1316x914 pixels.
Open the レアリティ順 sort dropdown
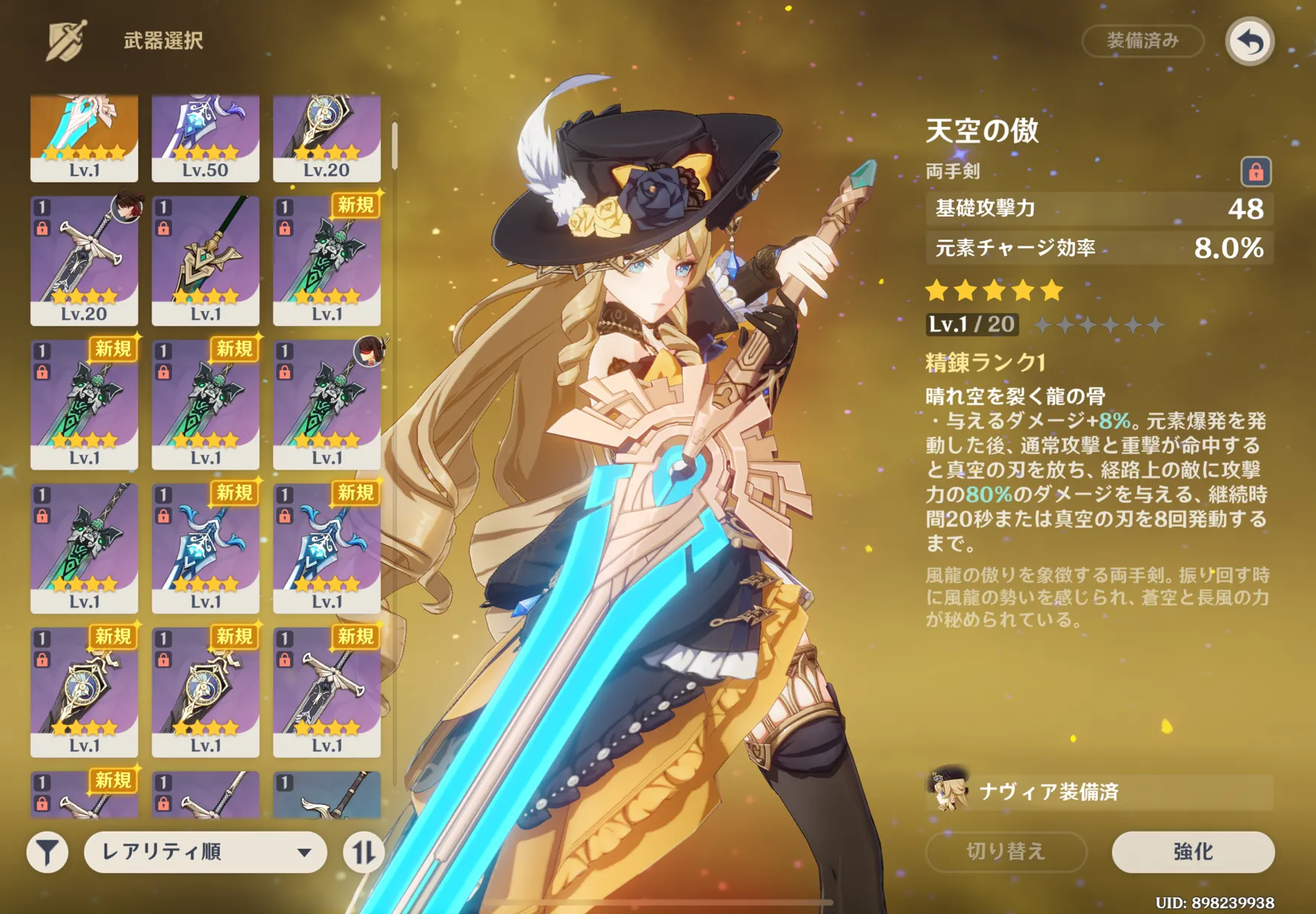pos(205,852)
